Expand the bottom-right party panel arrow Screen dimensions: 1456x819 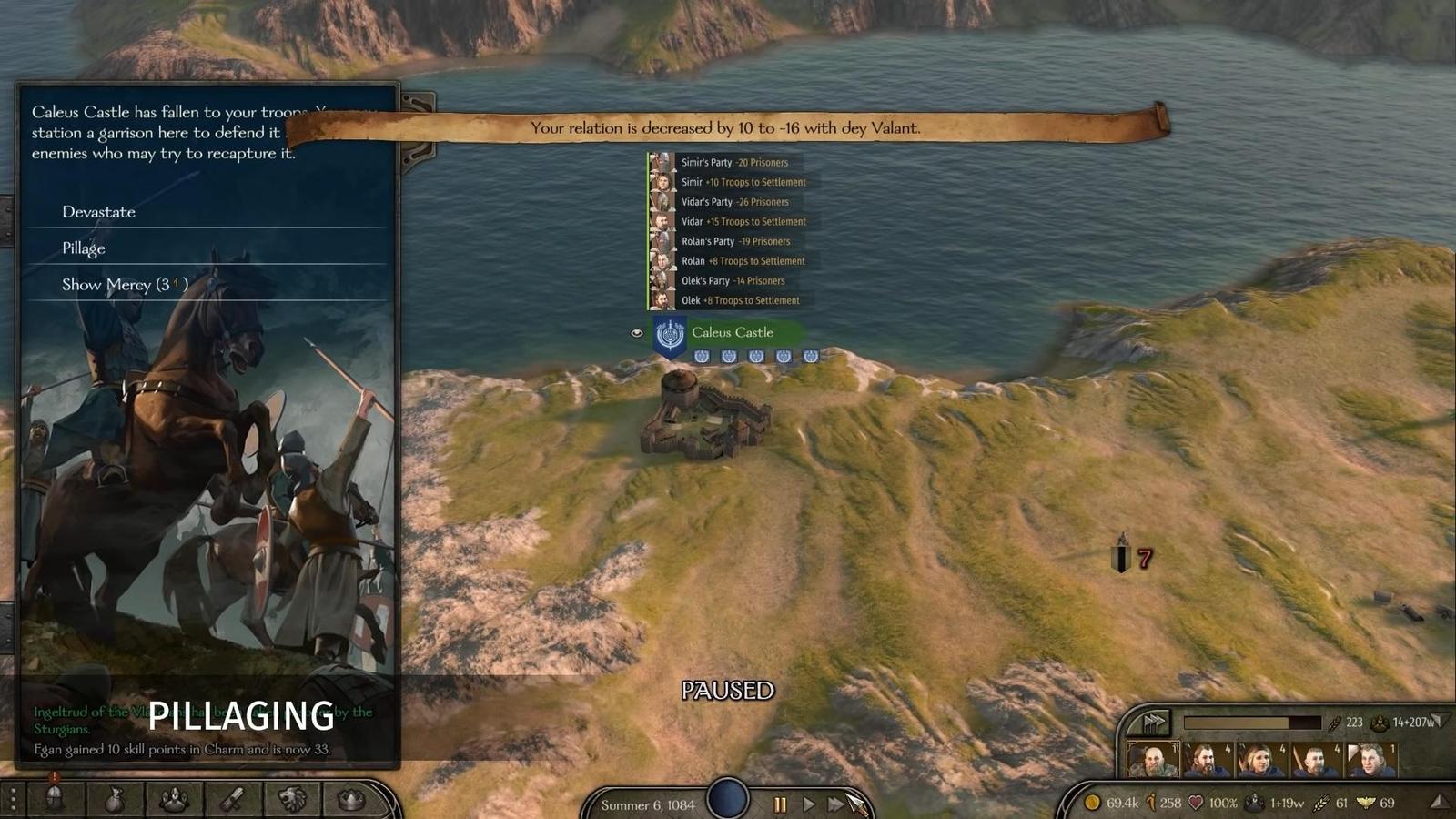click(x=1438, y=802)
